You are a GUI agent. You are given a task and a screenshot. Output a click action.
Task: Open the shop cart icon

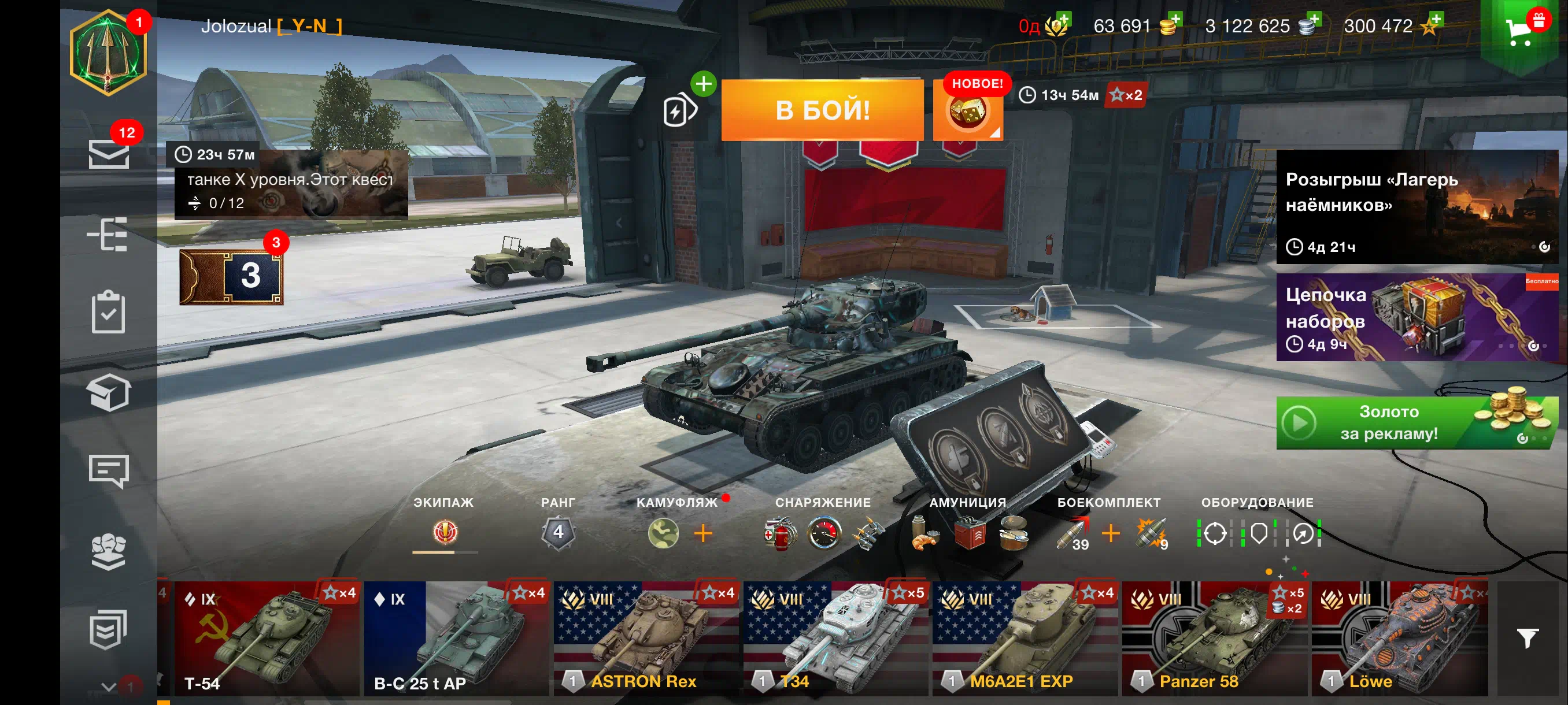coord(1520,31)
